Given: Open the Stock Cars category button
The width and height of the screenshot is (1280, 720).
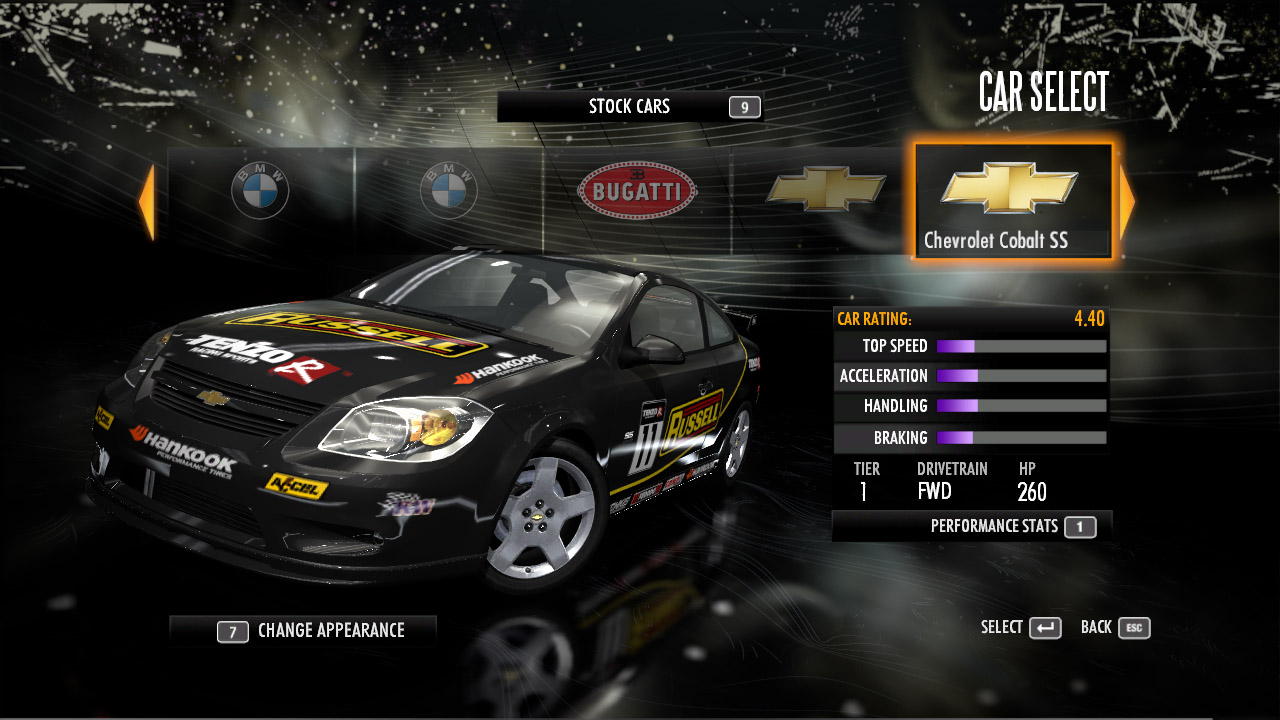Looking at the screenshot, I should tap(629, 107).
